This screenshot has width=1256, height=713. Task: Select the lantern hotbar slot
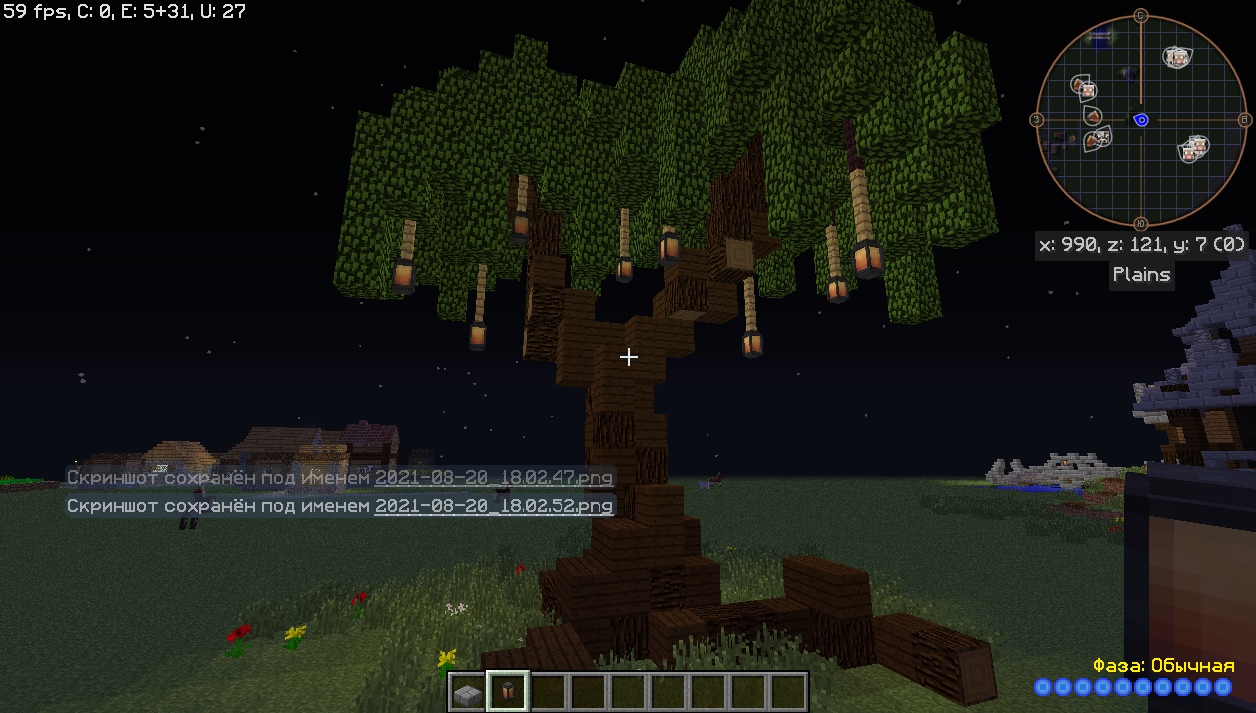507,692
